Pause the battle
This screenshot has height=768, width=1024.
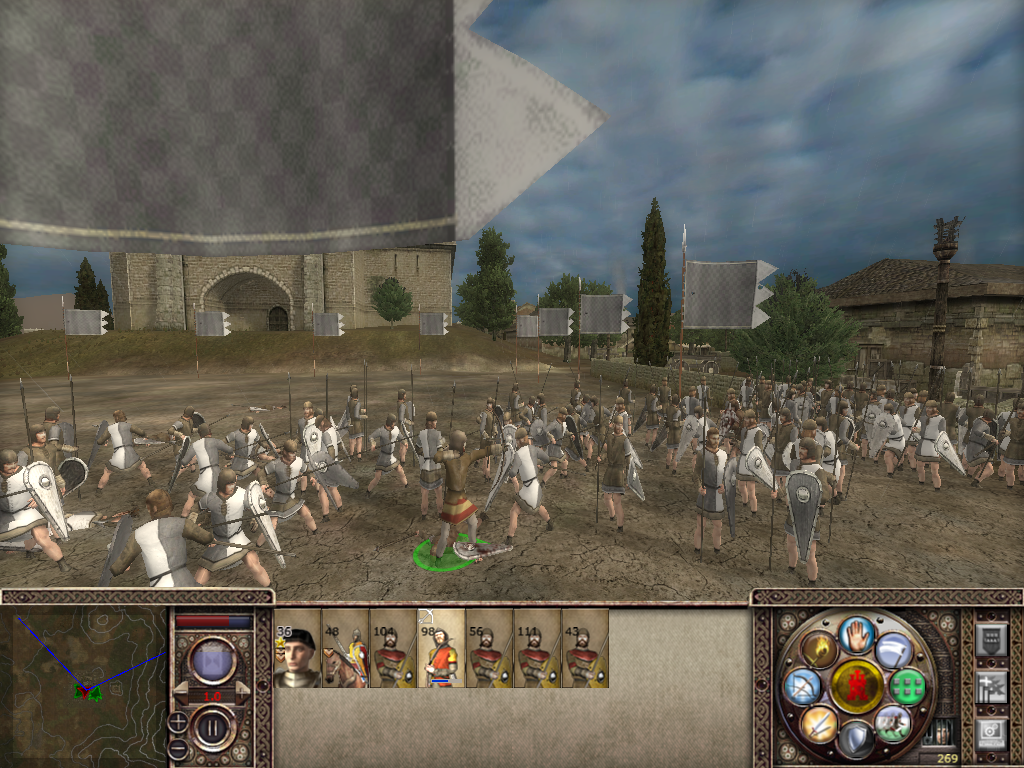213,726
